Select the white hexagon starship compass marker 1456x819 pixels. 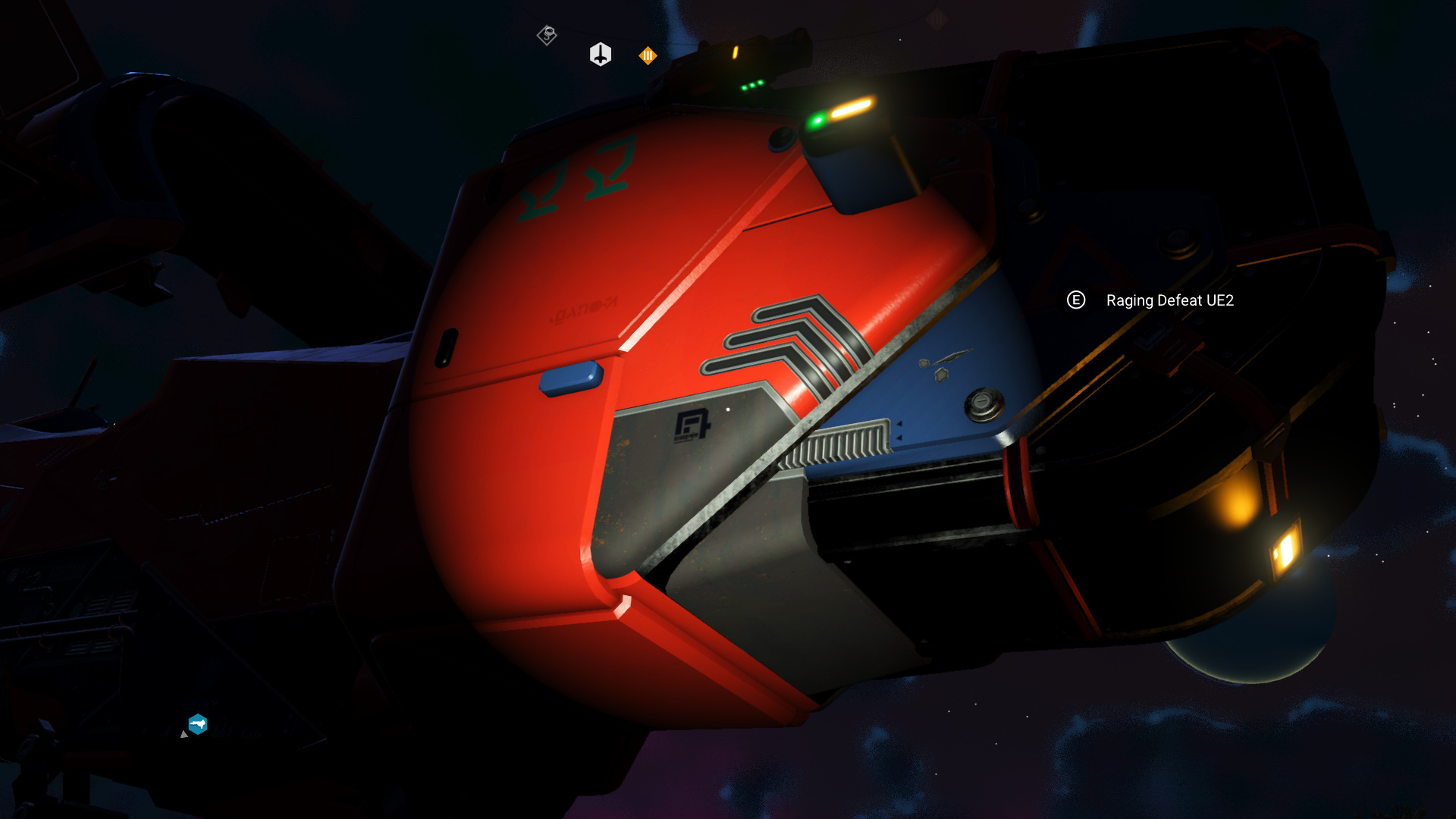(x=601, y=55)
